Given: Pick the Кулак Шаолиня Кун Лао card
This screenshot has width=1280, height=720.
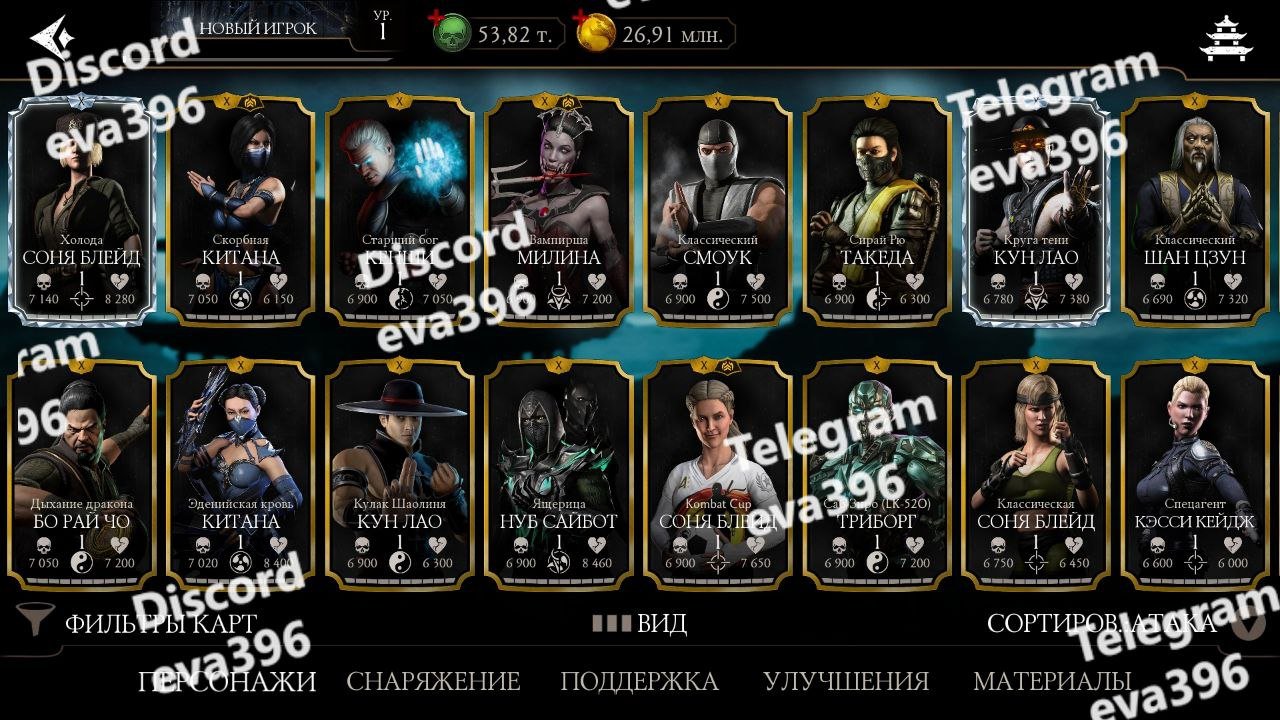Looking at the screenshot, I should tap(400, 474).
